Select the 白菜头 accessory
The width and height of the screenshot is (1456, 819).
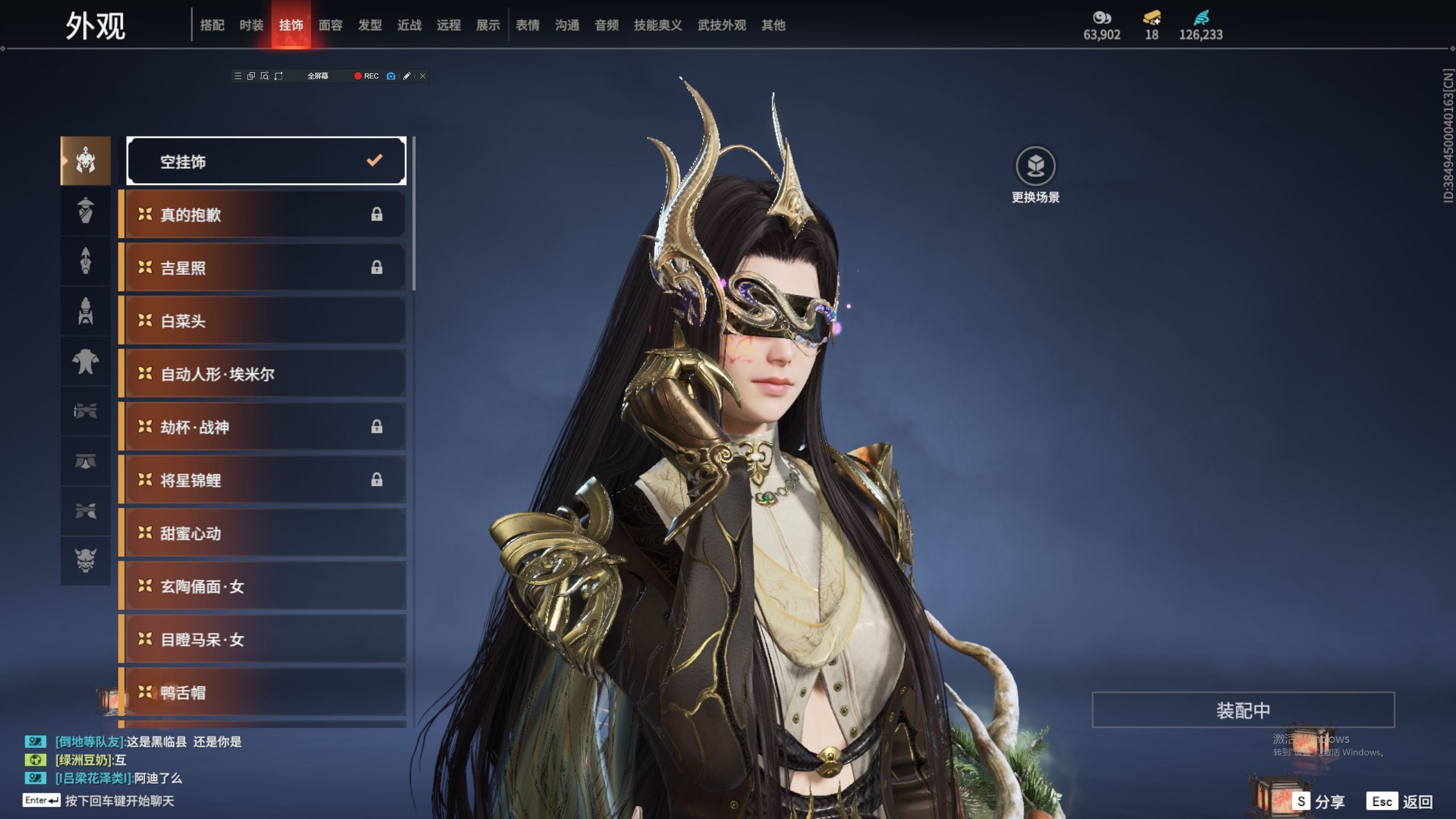coord(265,321)
